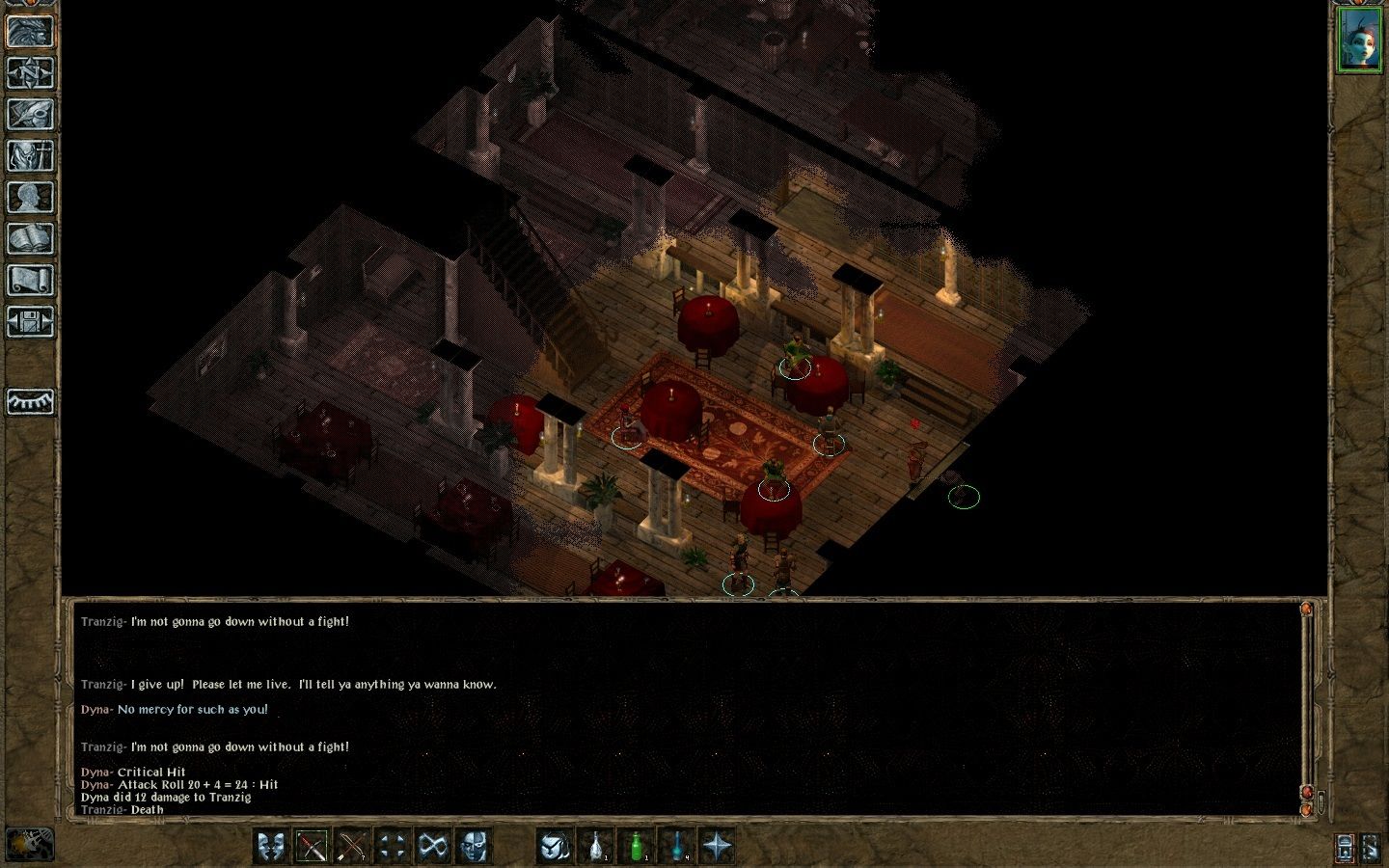Equip the sword weapon slot
This screenshot has width=1389, height=868.
[313, 847]
